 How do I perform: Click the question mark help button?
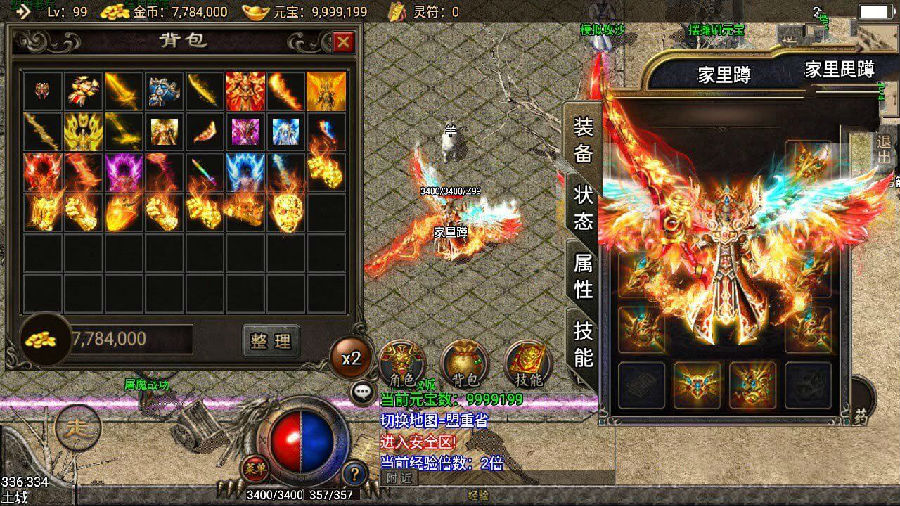tap(352, 473)
